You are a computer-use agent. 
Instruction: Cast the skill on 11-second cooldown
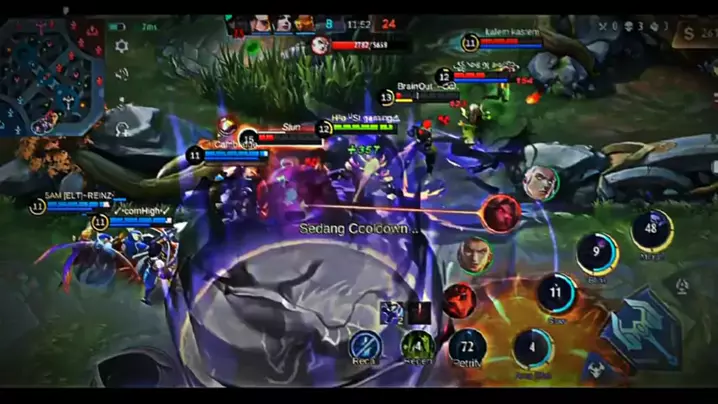click(x=556, y=293)
